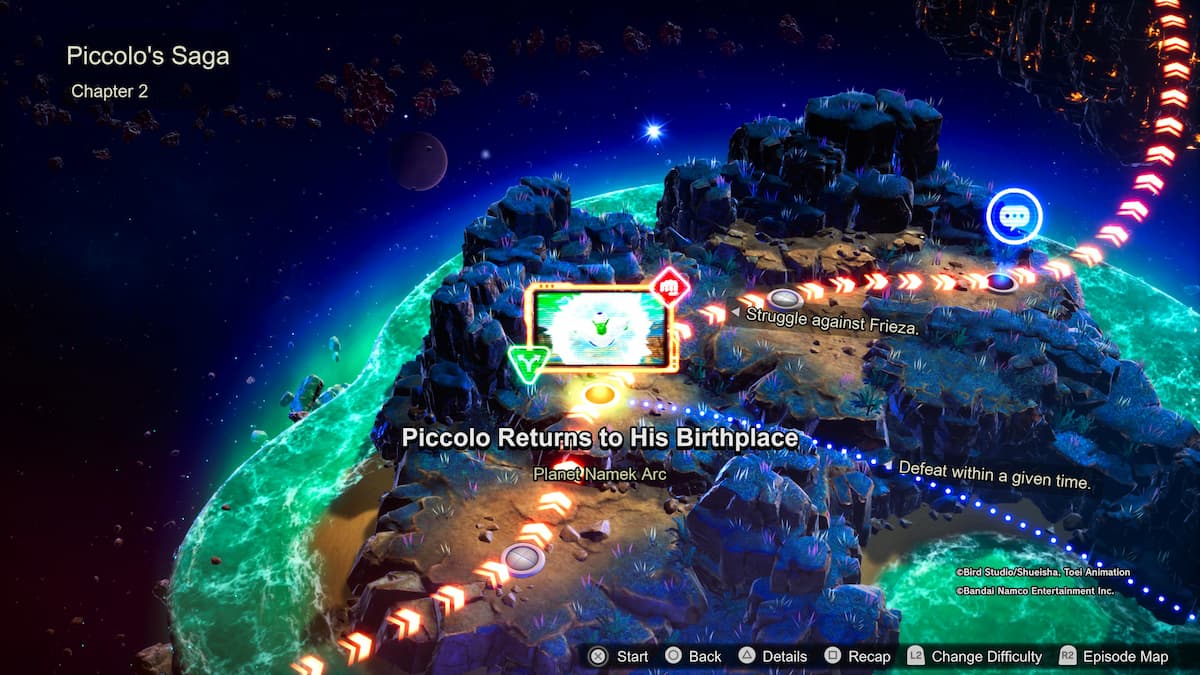The height and width of the screenshot is (675, 1200).
Task: Select the glowing Piccolo battle episode thumbnail
Action: [x=601, y=328]
